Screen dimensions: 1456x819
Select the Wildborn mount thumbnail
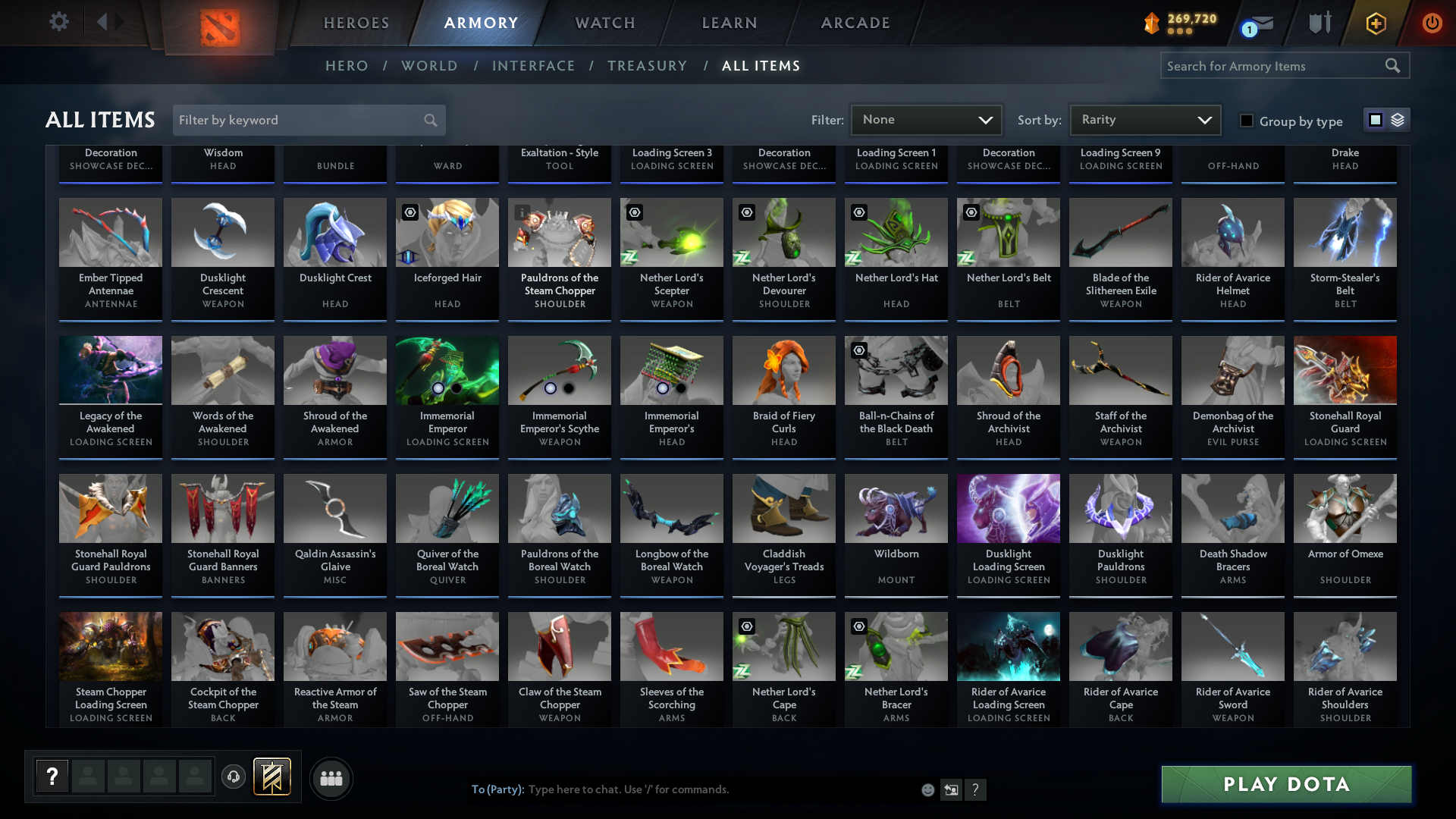click(x=896, y=508)
